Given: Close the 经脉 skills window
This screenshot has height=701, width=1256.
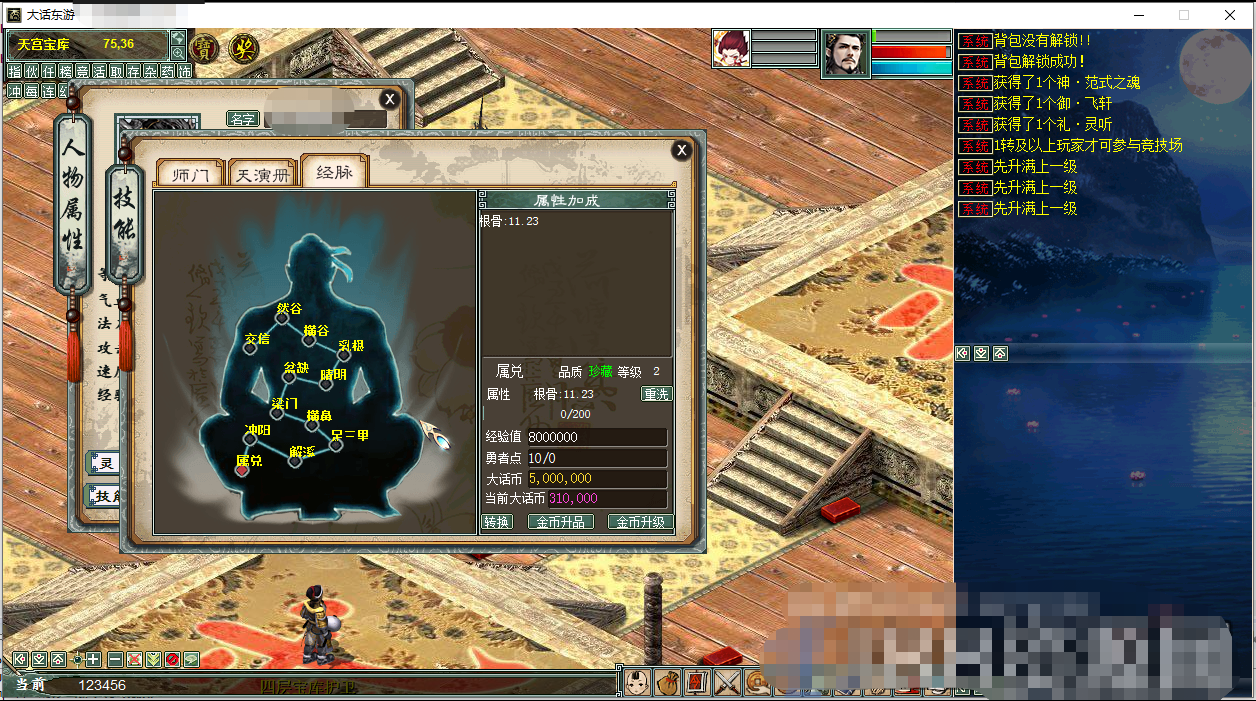Looking at the screenshot, I should [x=681, y=150].
